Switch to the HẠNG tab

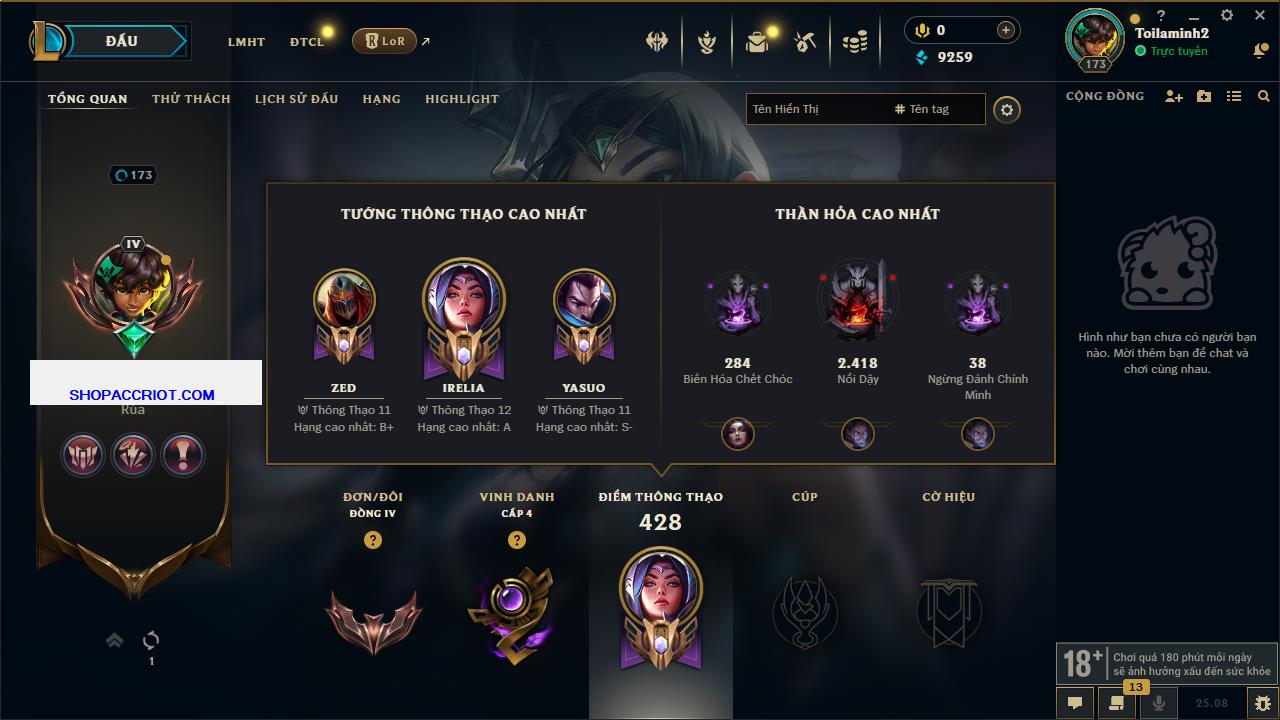[381, 99]
